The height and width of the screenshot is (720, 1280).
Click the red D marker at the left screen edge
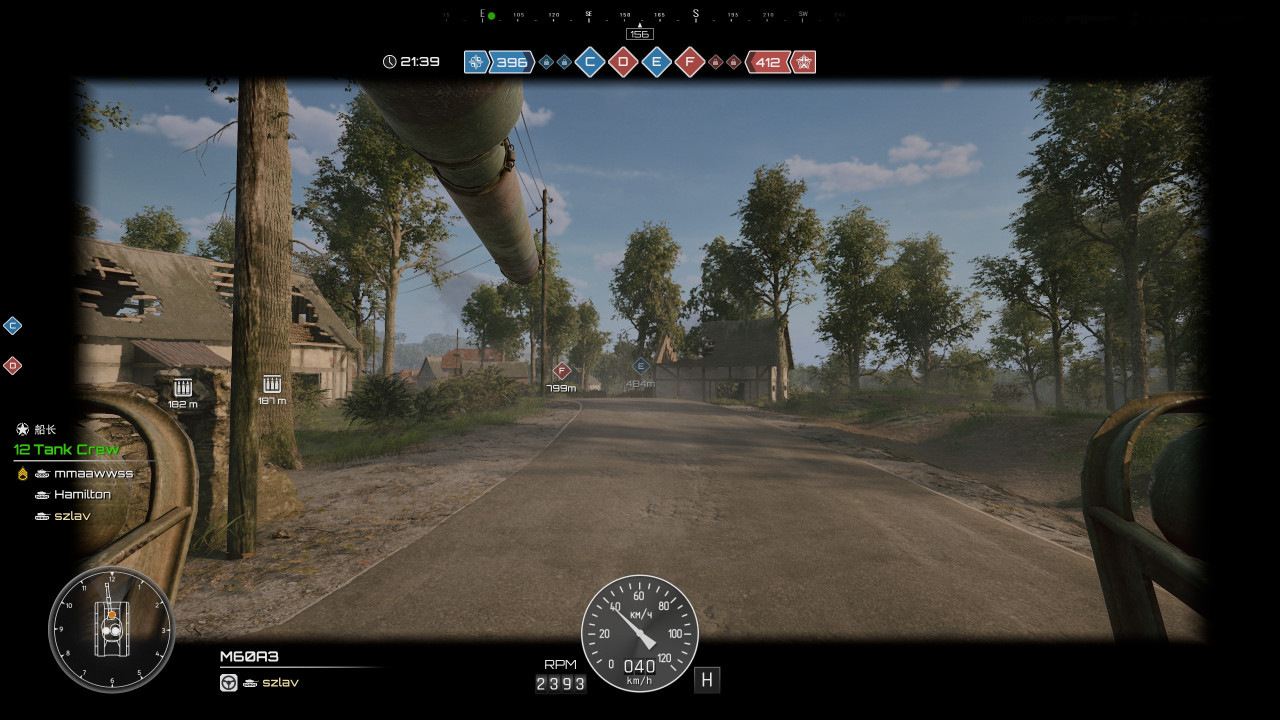pos(12,365)
